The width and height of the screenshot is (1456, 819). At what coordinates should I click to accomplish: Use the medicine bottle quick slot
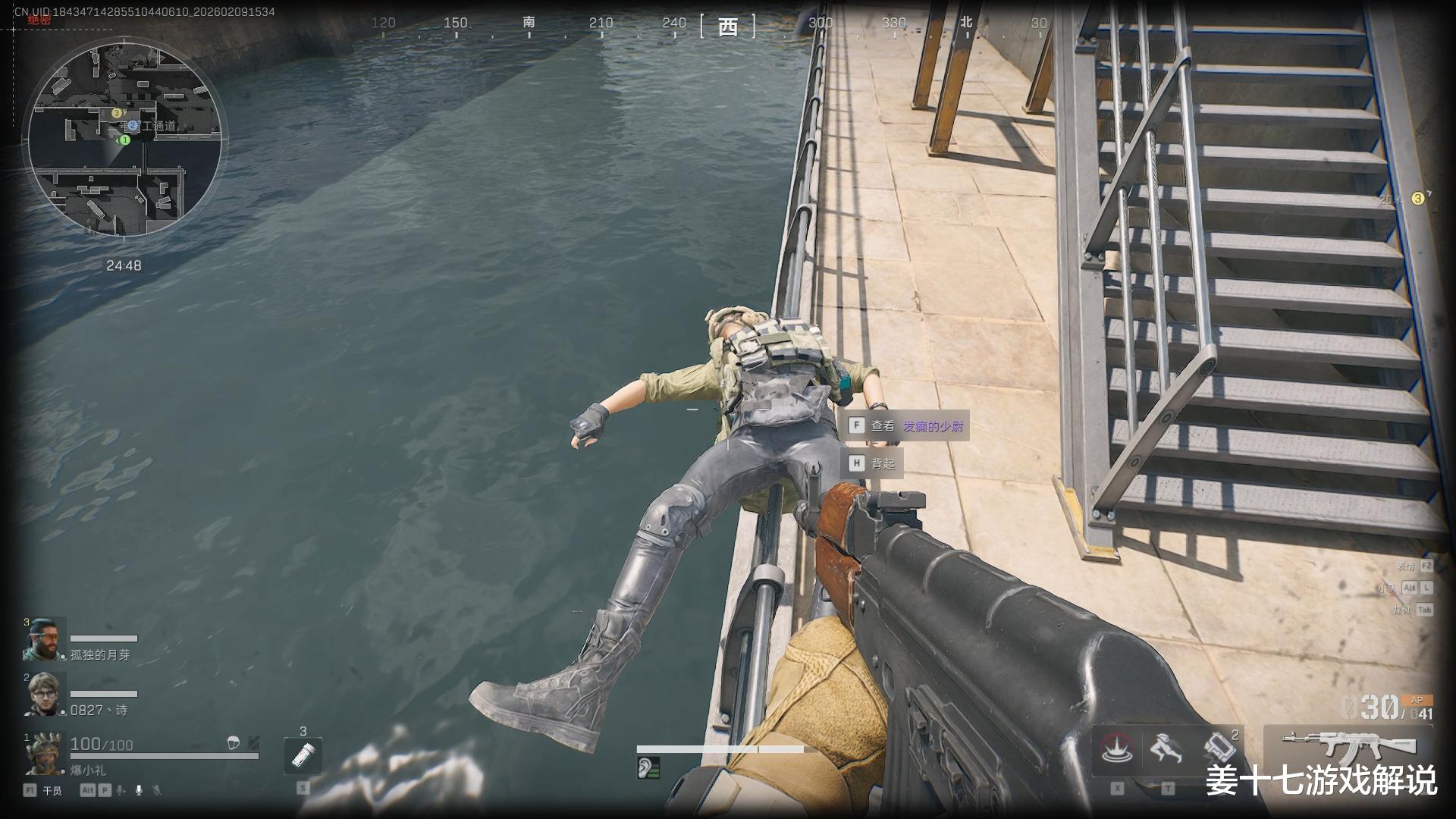(303, 755)
